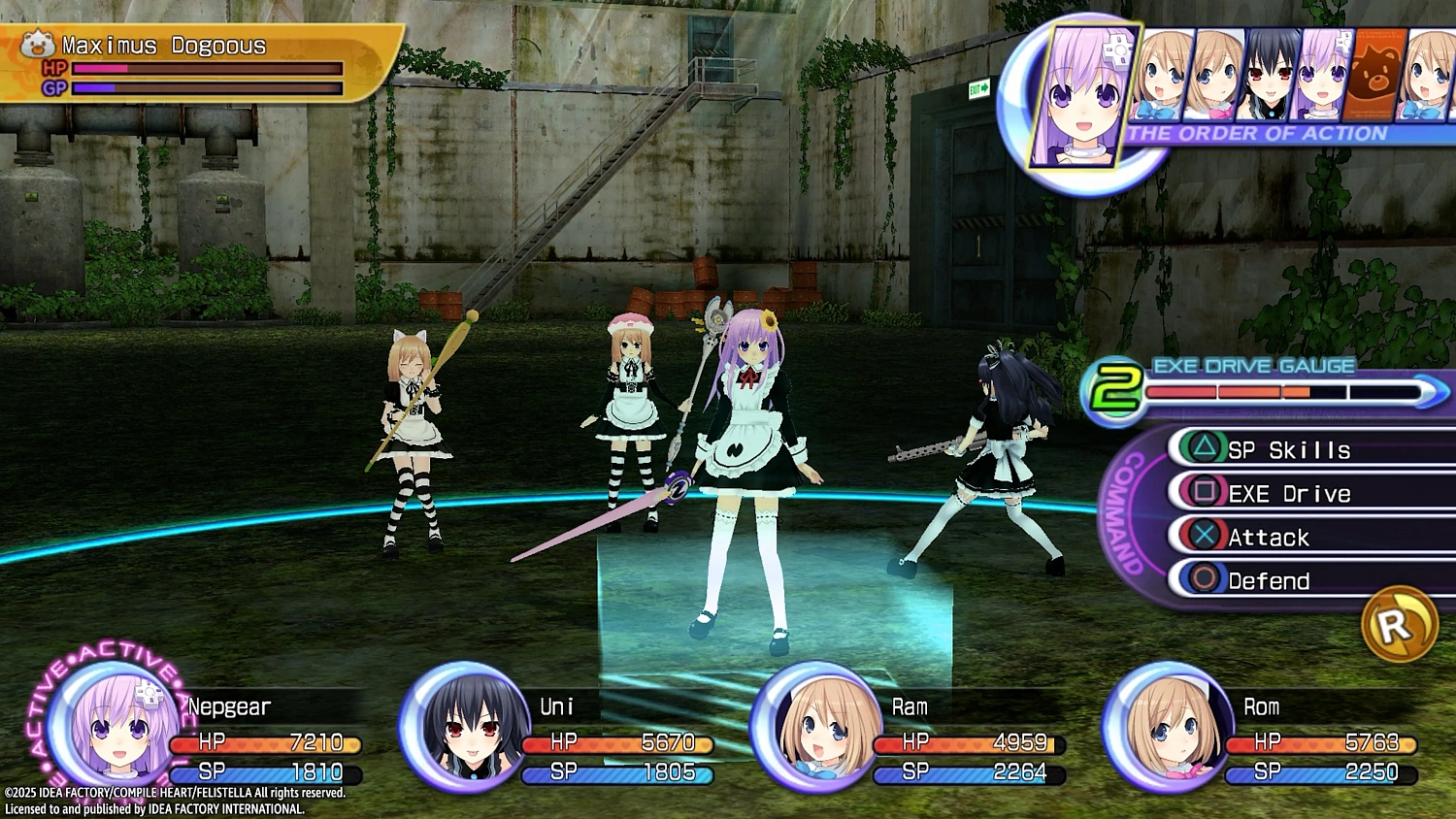Choose the Defend command
This screenshot has width=1456, height=819.
(x=1272, y=579)
